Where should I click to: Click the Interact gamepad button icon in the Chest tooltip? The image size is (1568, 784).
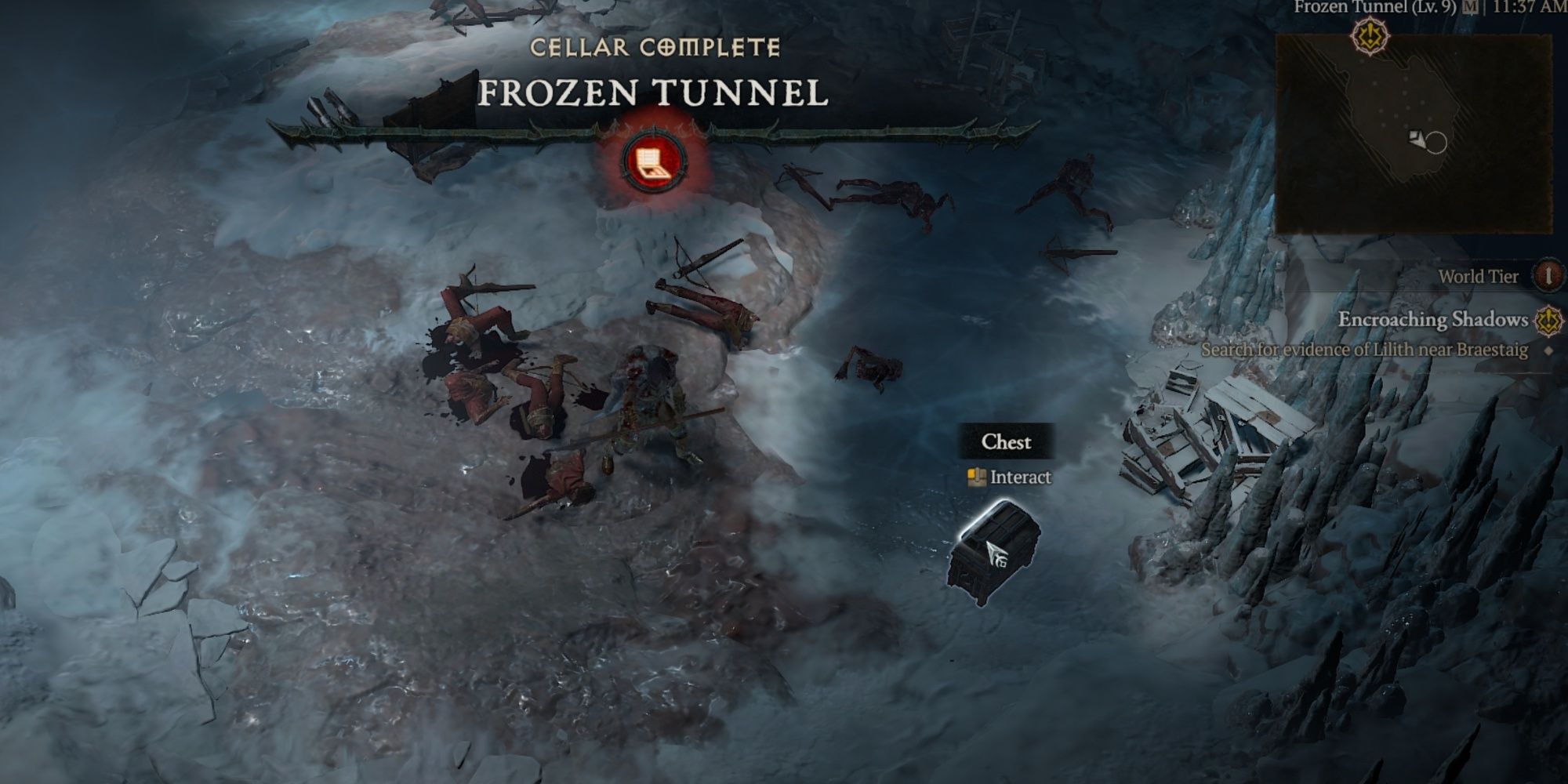click(x=978, y=477)
